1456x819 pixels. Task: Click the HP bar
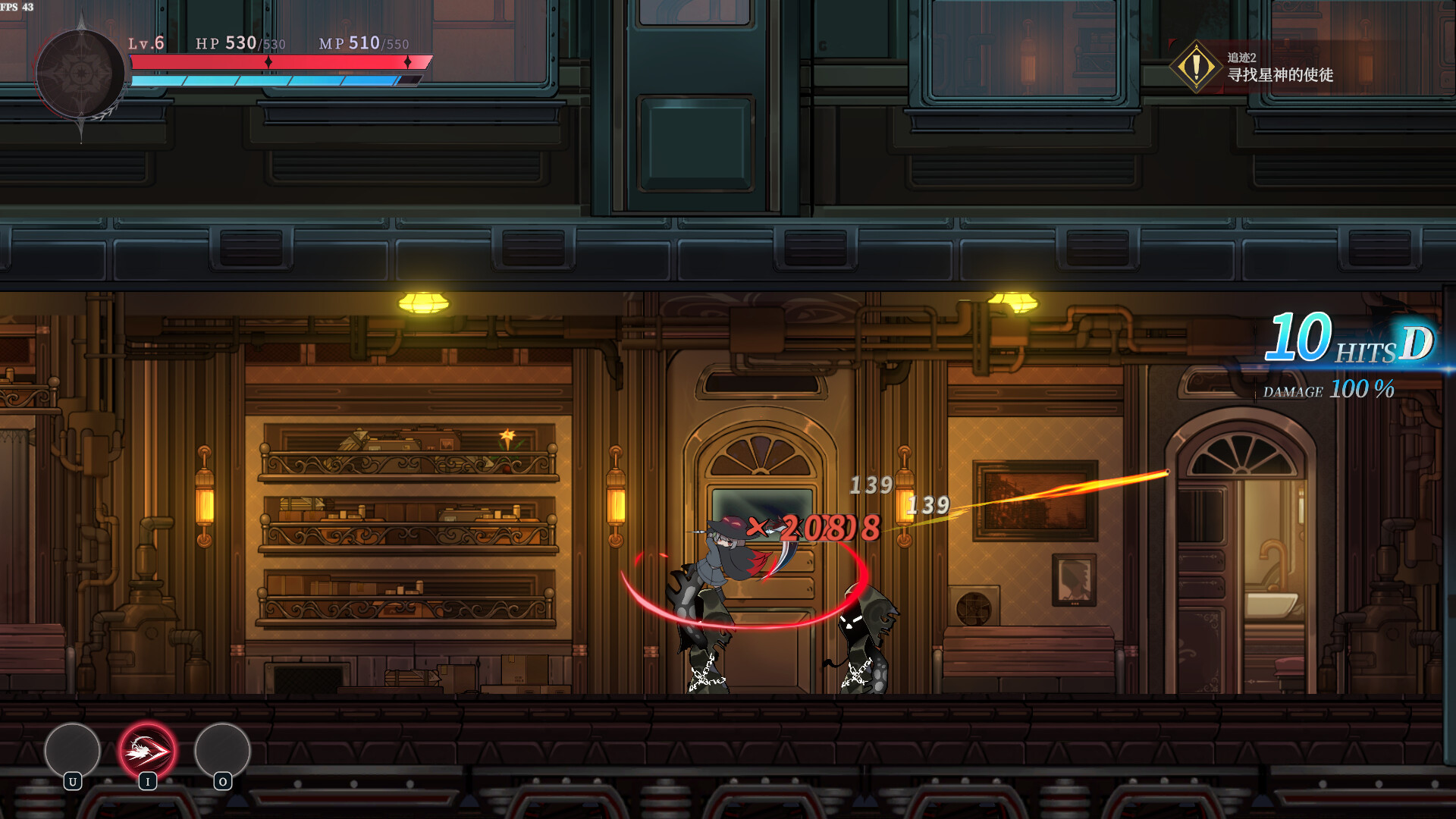coord(281,61)
